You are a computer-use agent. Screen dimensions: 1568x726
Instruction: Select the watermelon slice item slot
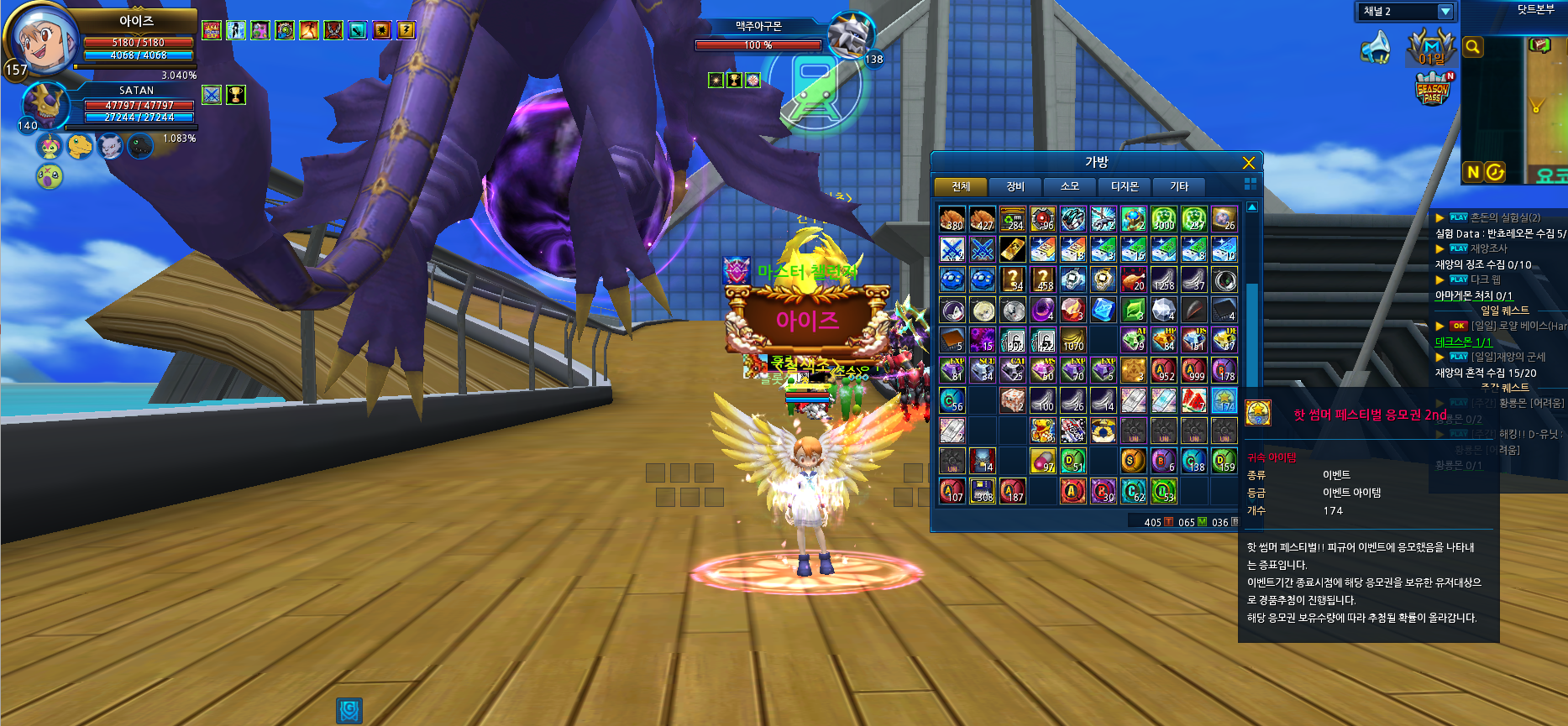click(x=1193, y=400)
